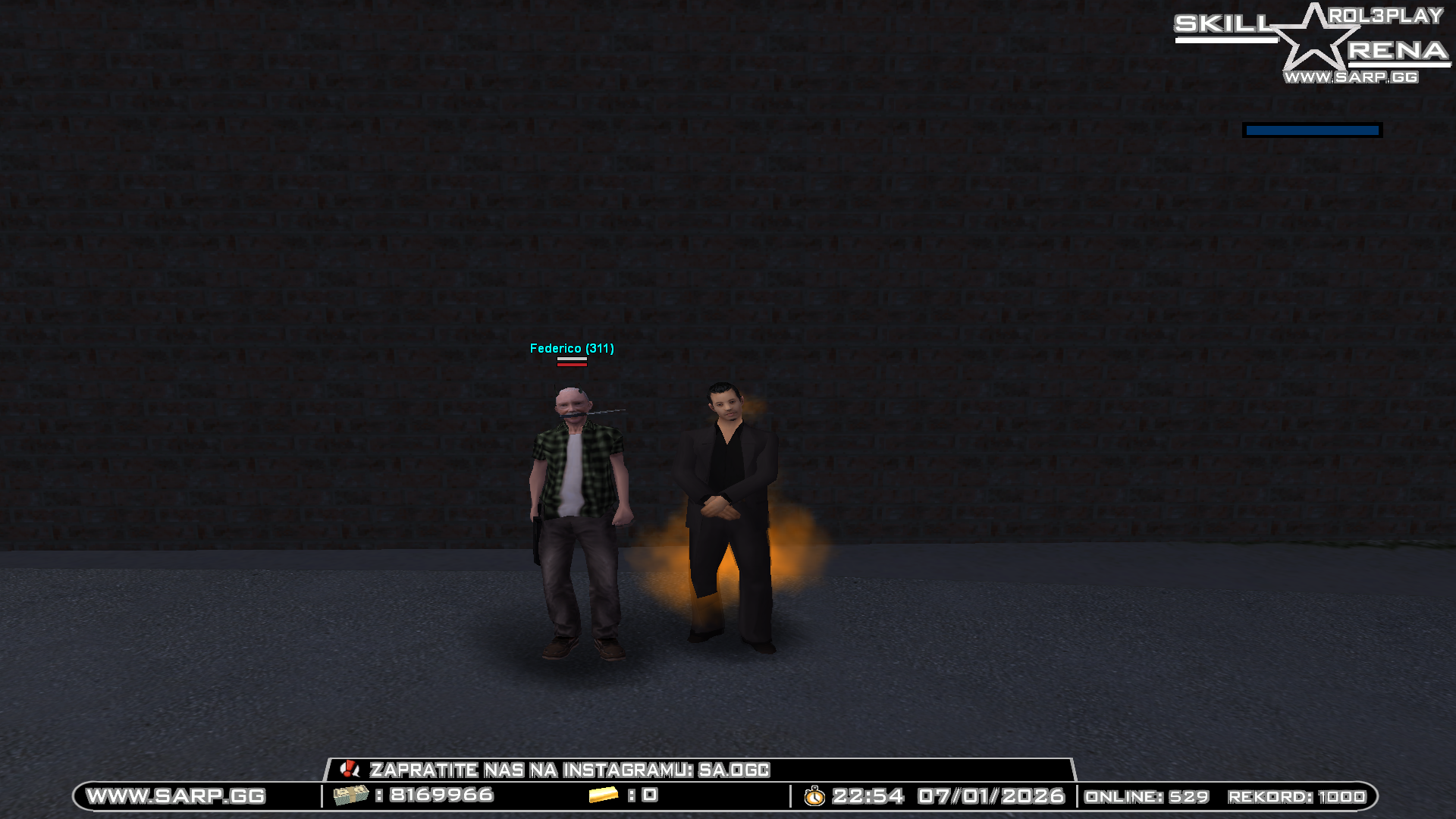Click the Instagram logo in announcement bar
The height and width of the screenshot is (819, 1456).
pos(350,769)
